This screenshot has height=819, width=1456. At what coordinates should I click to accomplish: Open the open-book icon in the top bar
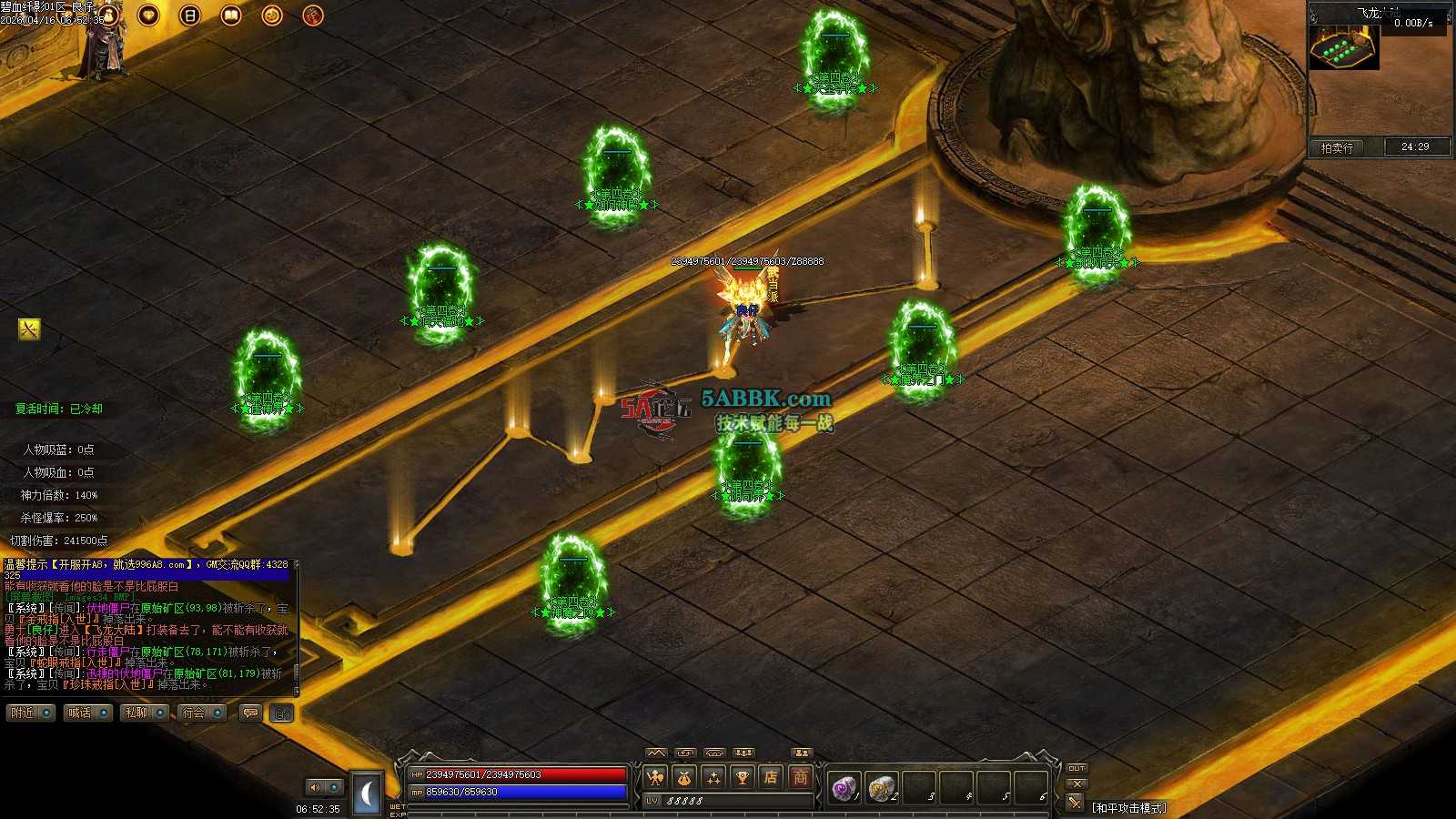[231, 15]
